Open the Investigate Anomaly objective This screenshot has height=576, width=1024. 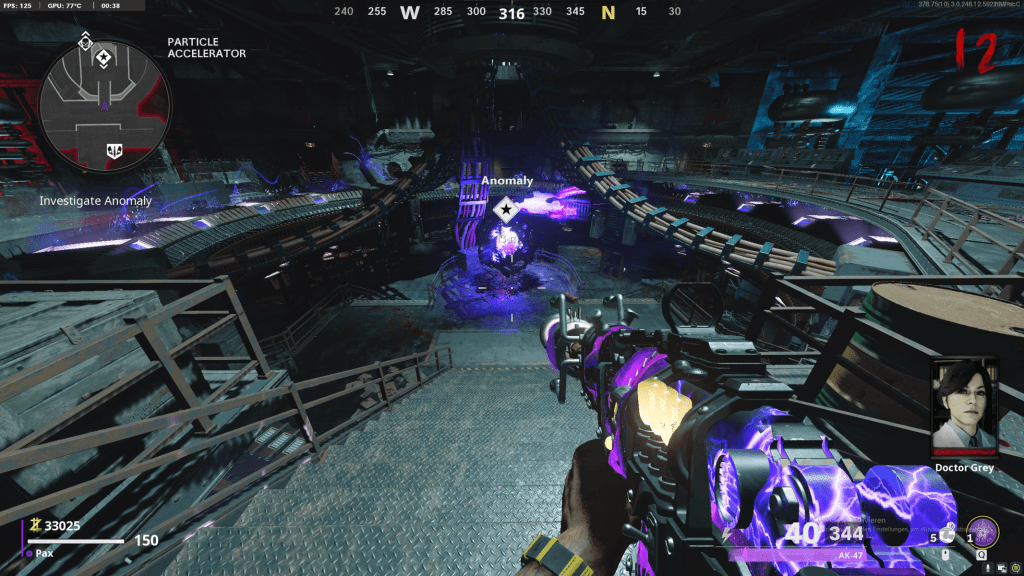coord(95,201)
